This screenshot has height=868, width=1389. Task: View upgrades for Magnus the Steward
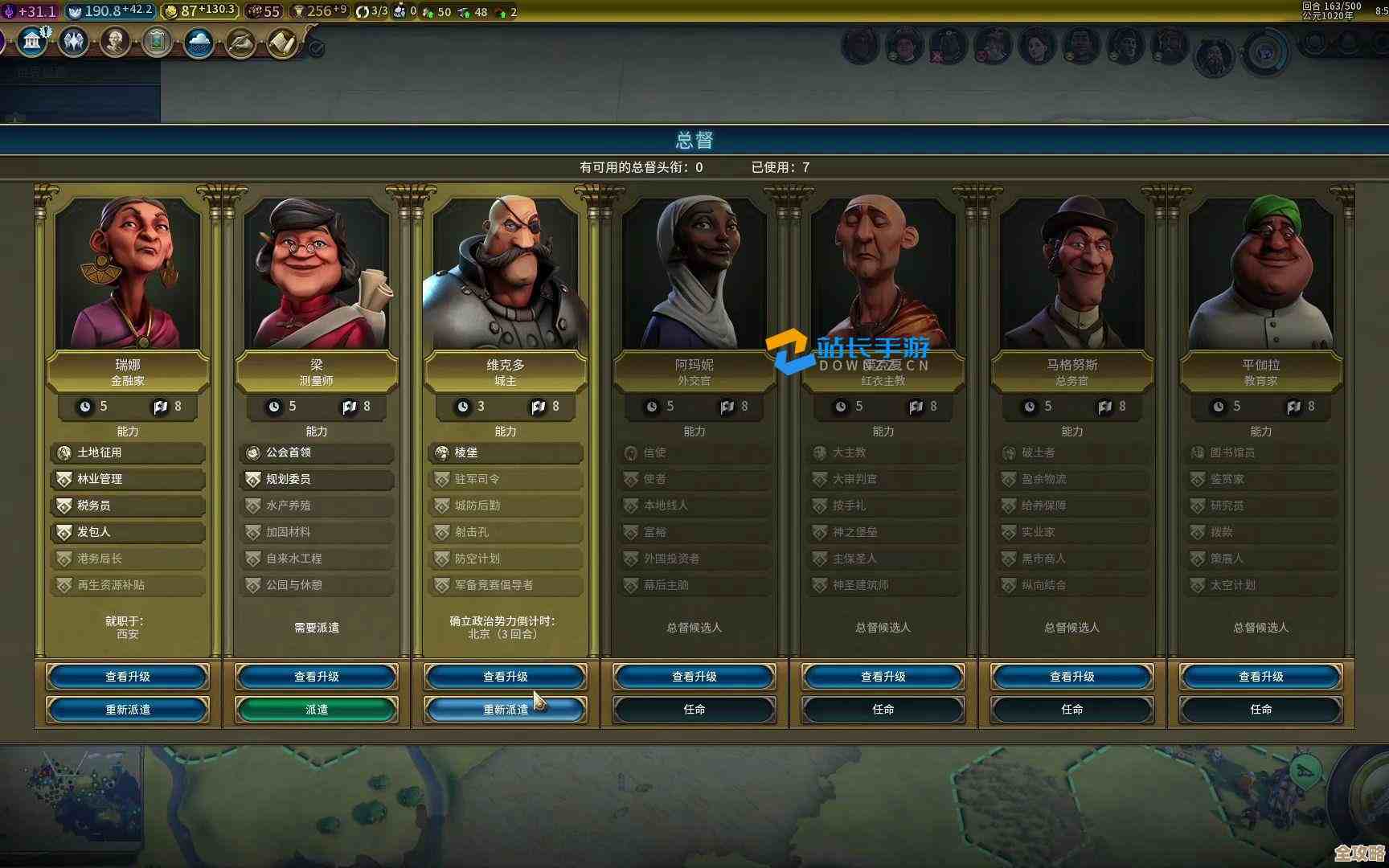pos(1072,677)
